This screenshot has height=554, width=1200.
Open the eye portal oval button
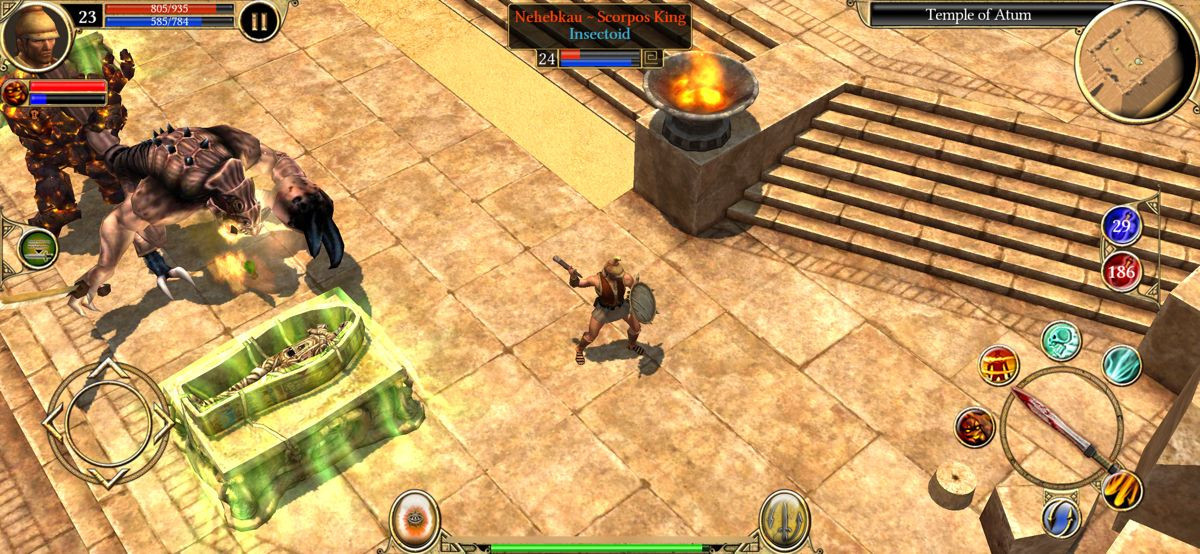tap(412, 519)
